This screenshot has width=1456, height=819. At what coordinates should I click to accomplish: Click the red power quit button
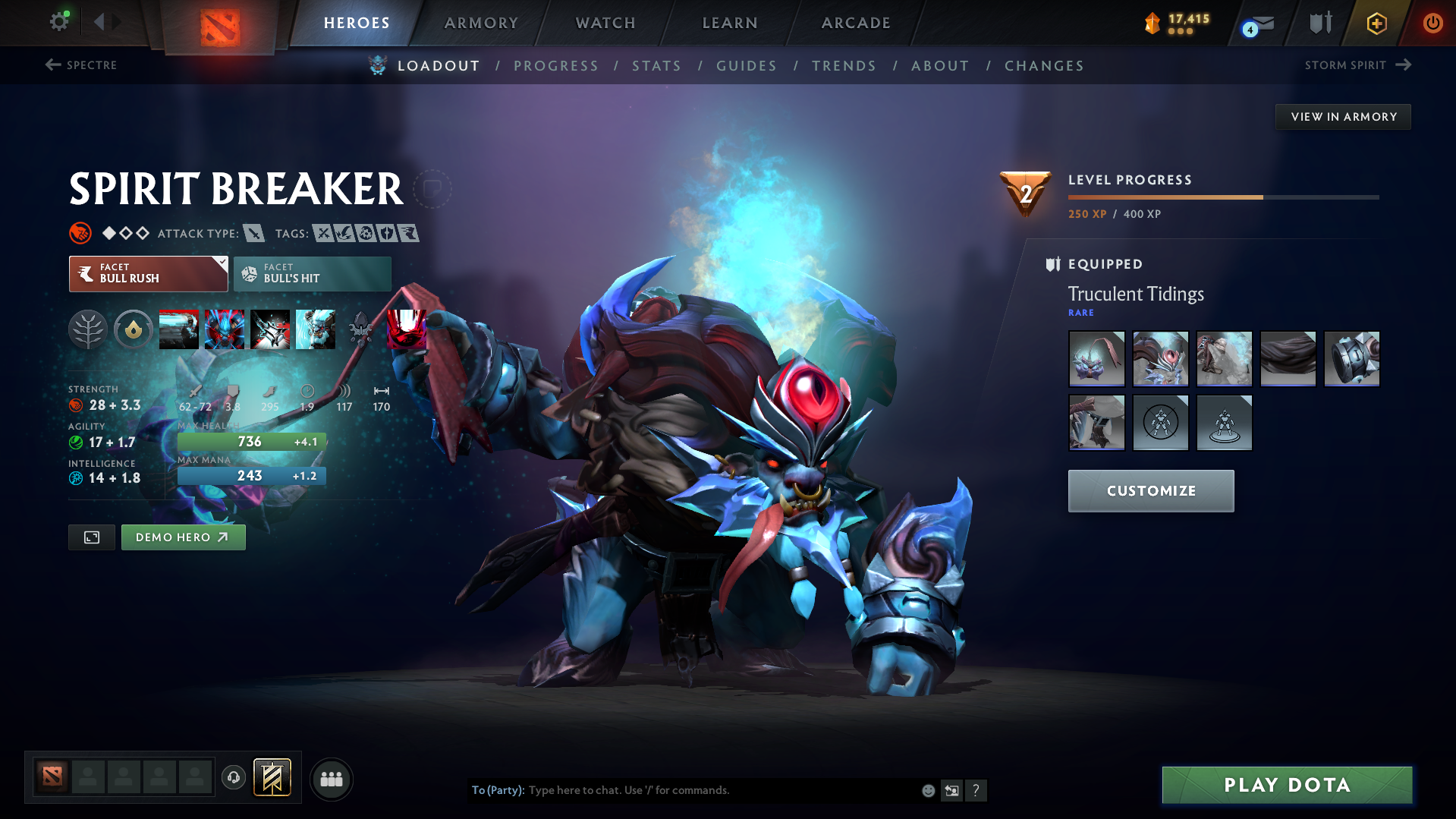click(x=1432, y=23)
